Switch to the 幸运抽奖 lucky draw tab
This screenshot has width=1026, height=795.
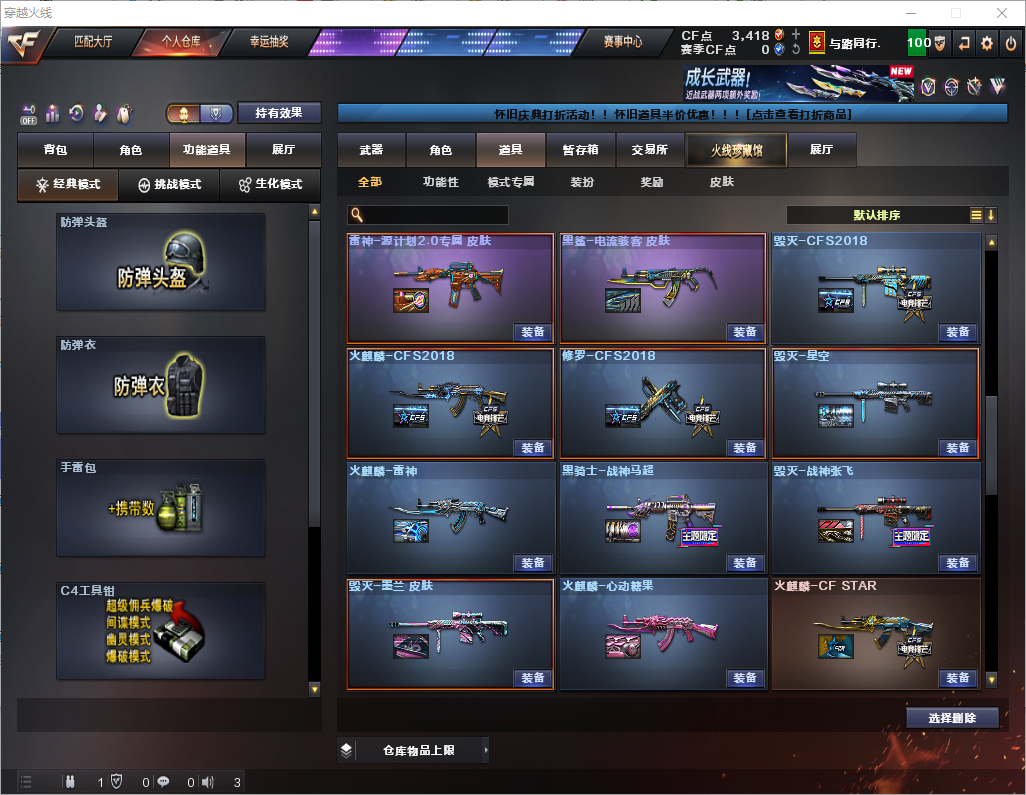268,42
